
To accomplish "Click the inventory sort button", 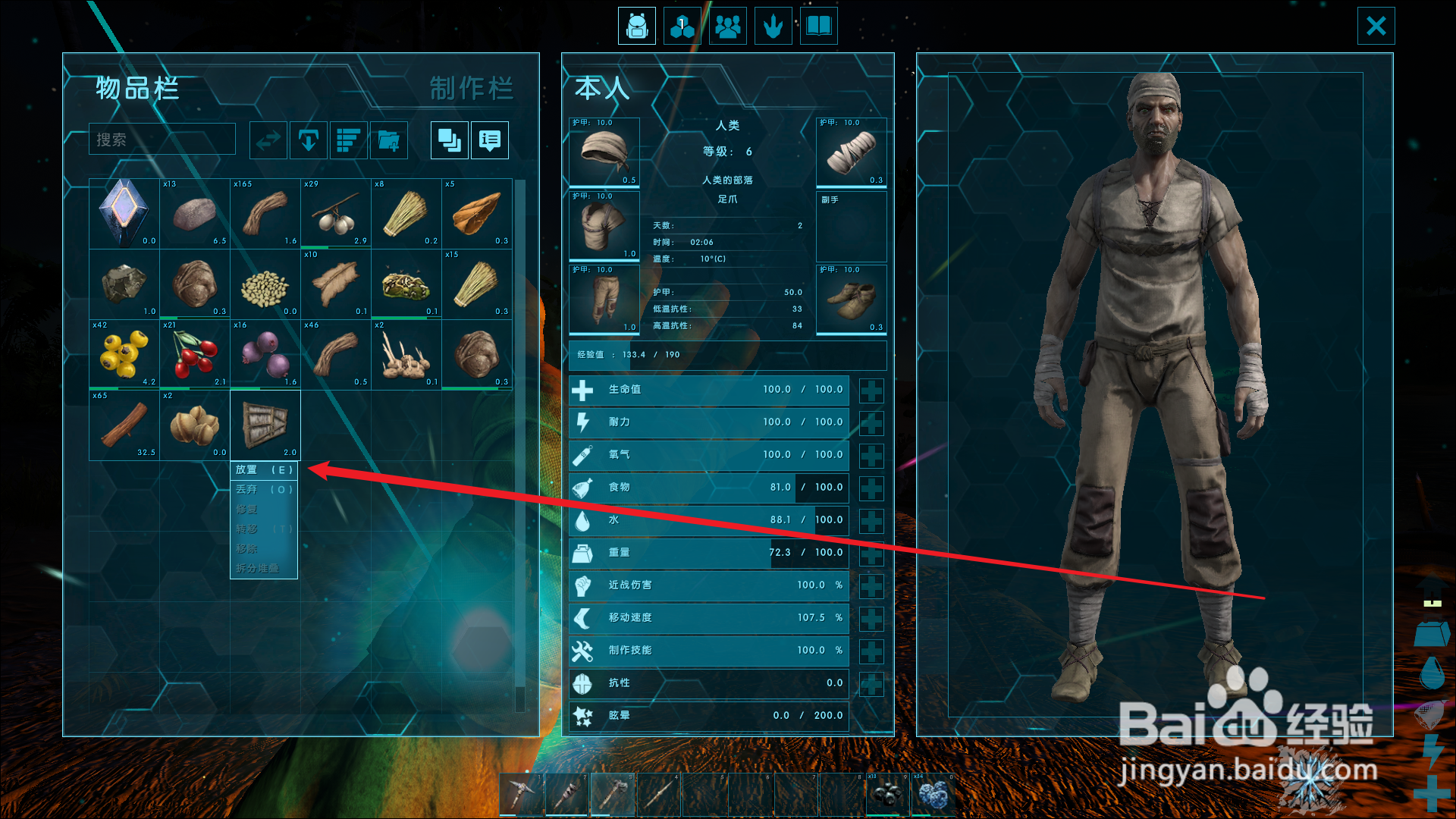I will pos(349,140).
